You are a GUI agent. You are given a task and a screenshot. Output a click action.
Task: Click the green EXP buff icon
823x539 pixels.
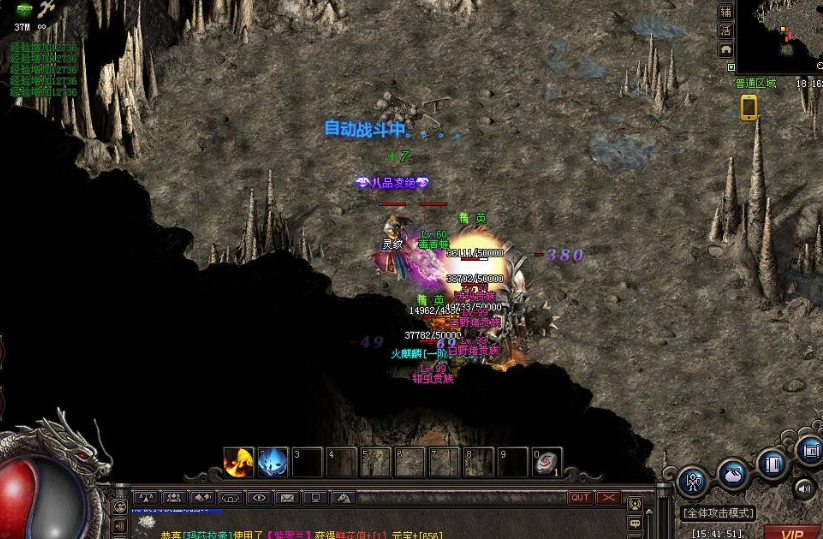click(x=23, y=9)
